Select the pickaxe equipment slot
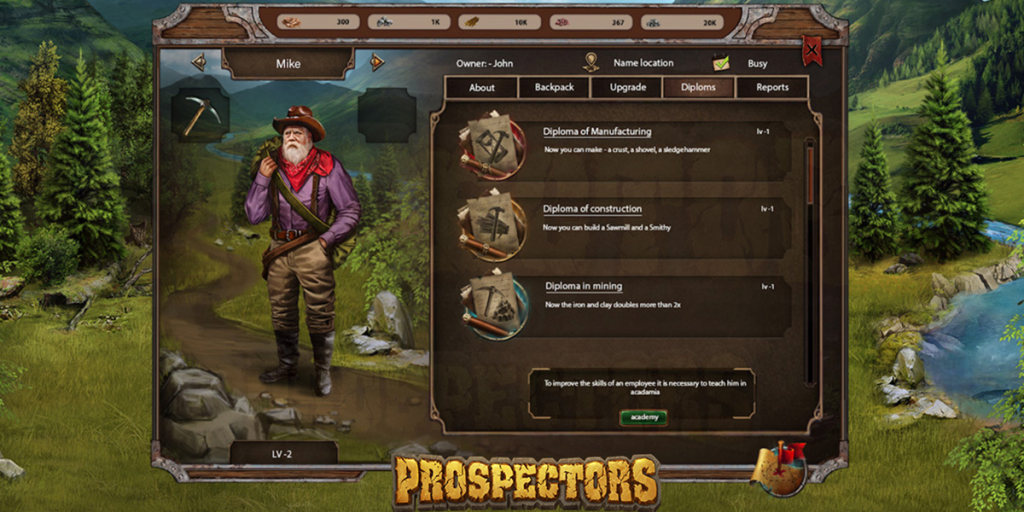This screenshot has width=1024, height=512. click(201, 114)
